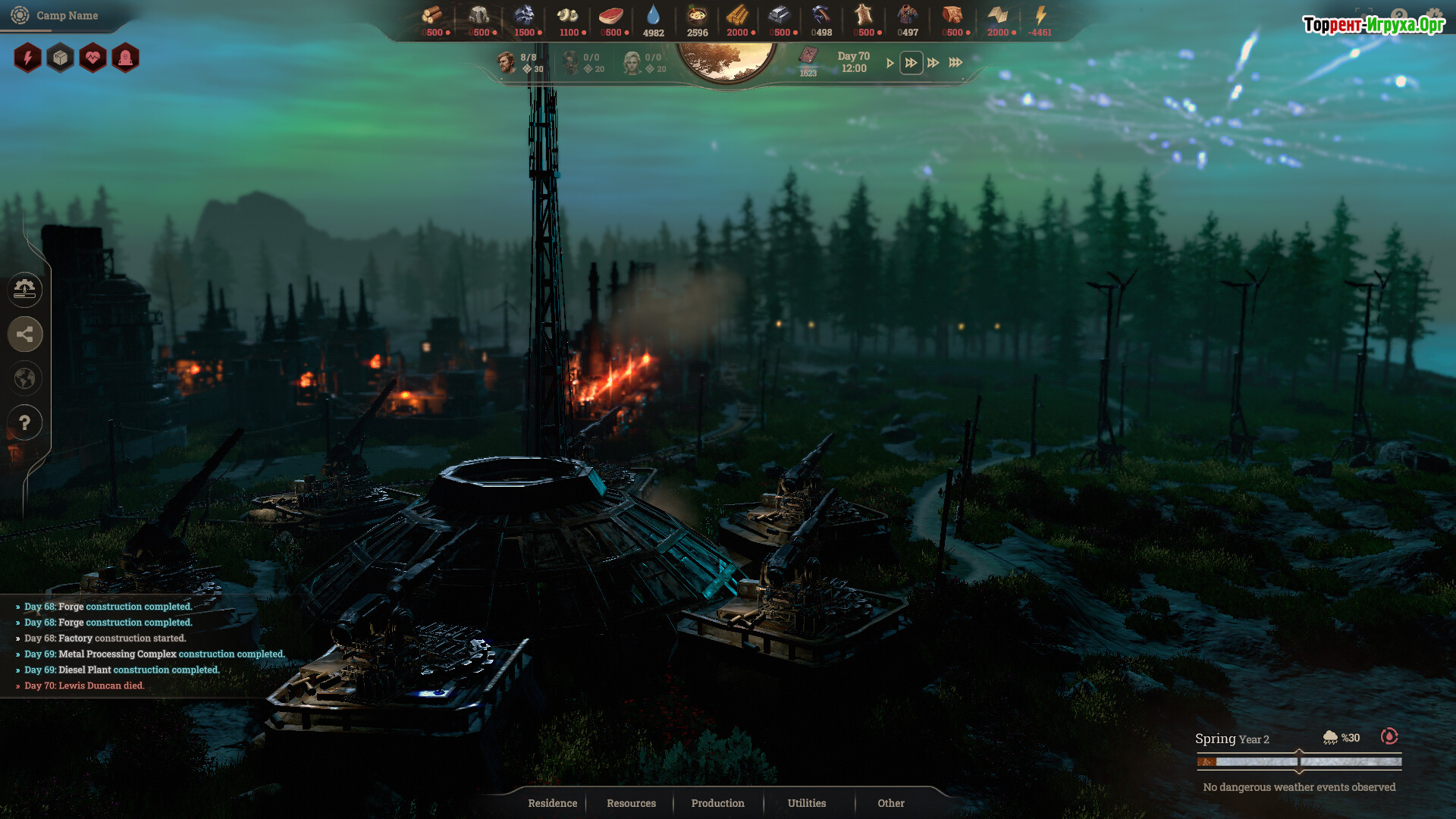1456x819 pixels.
Task: Choose the Other build category
Action: pyautogui.click(x=891, y=803)
